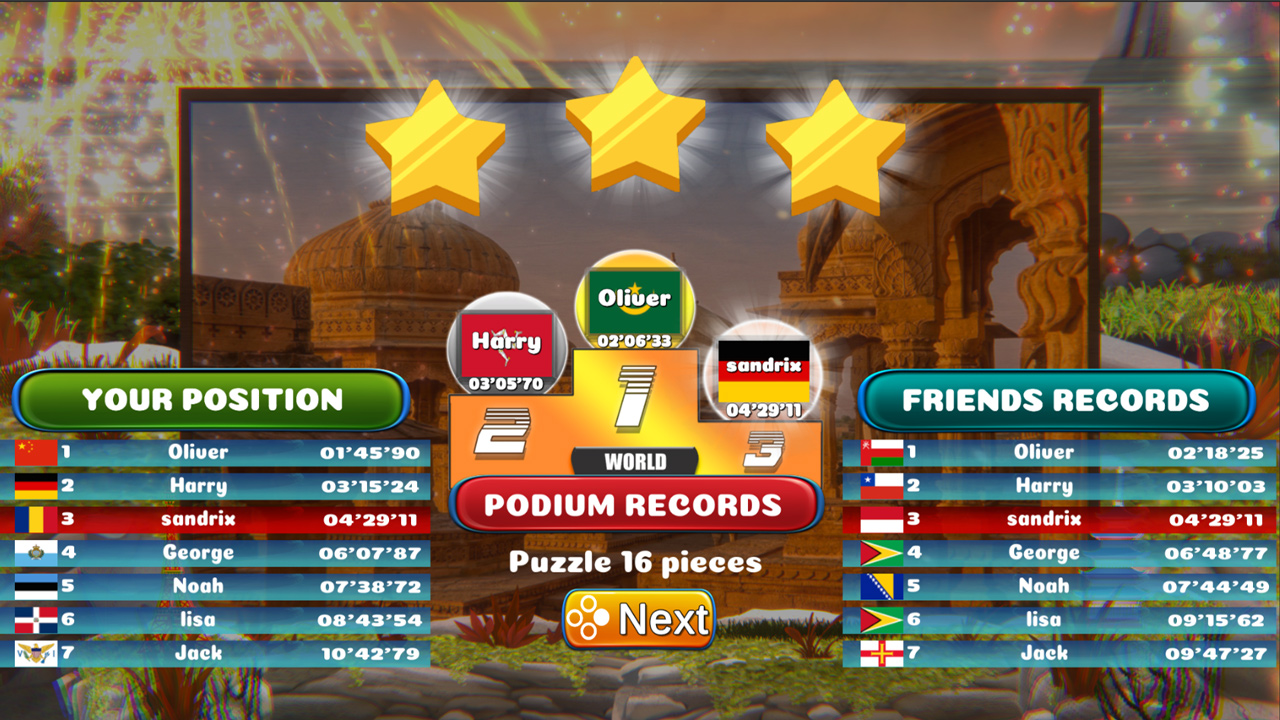The width and height of the screenshot is (1280, 720).
Task: Click the World label on the podium
Action: click(637, 462)
